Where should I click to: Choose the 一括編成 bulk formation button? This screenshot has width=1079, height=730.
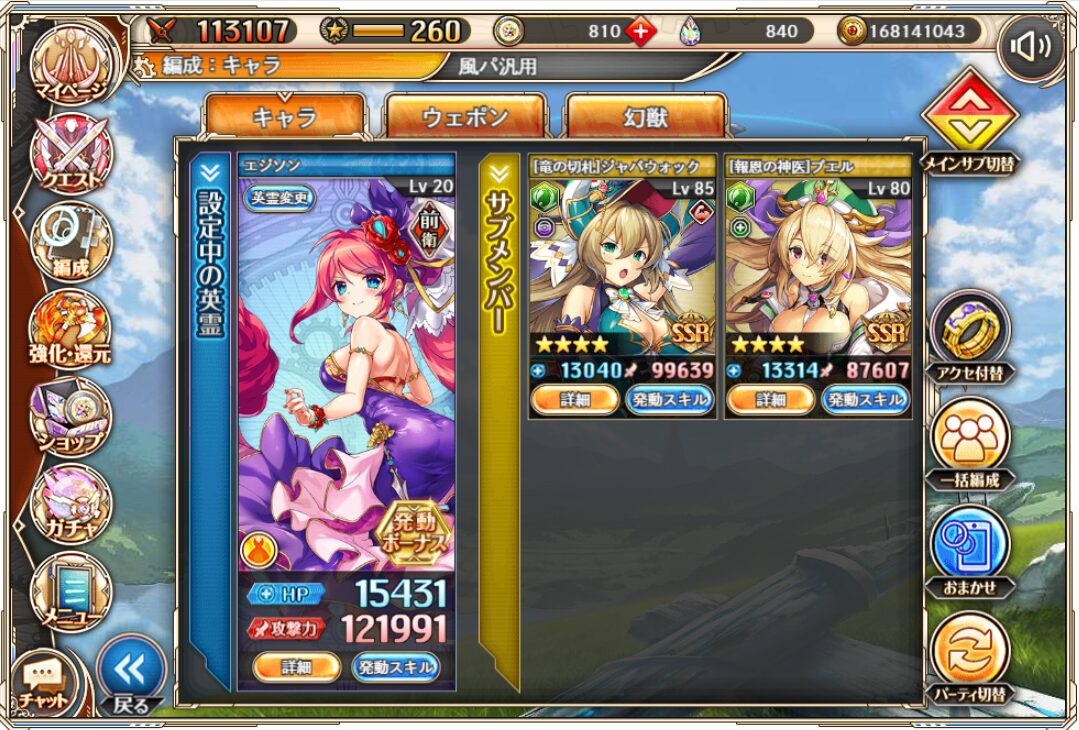click(x=969, y=442)
